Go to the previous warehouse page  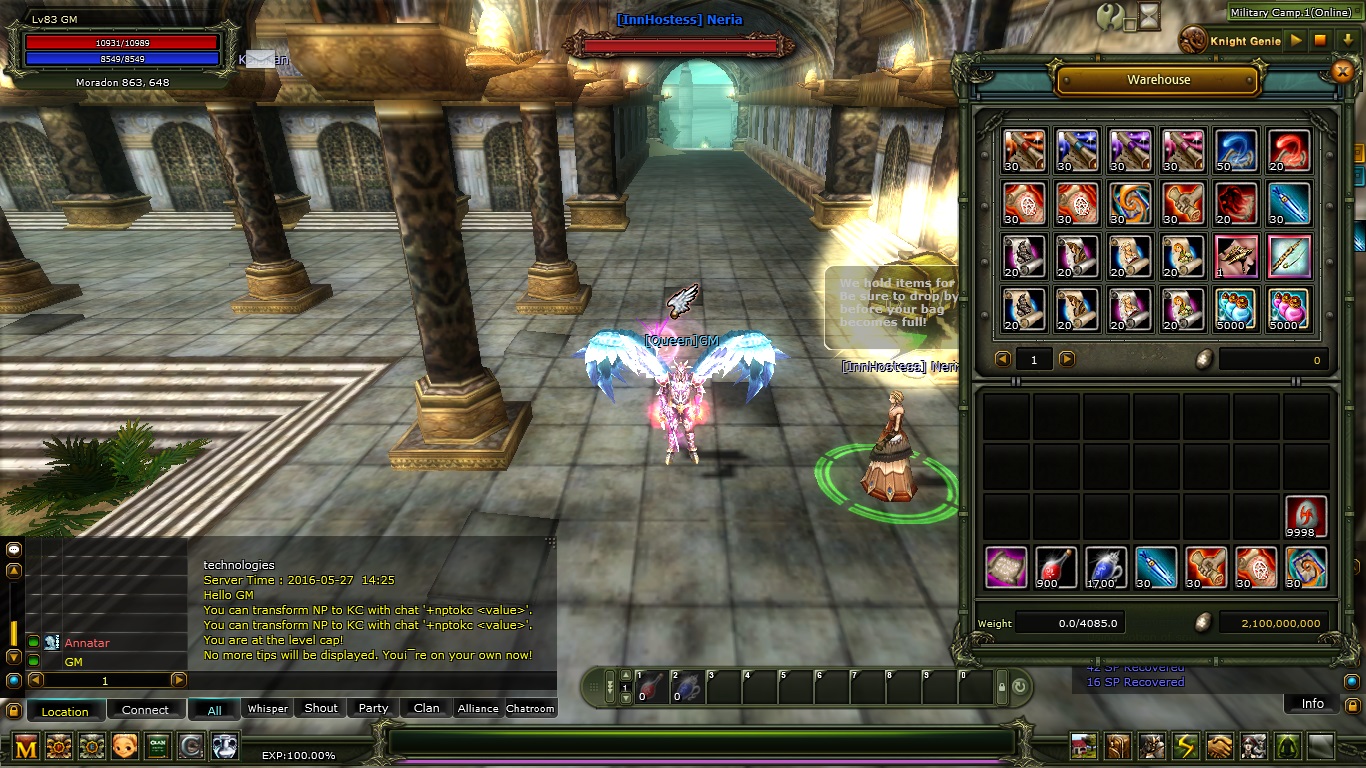point(1003,359)
